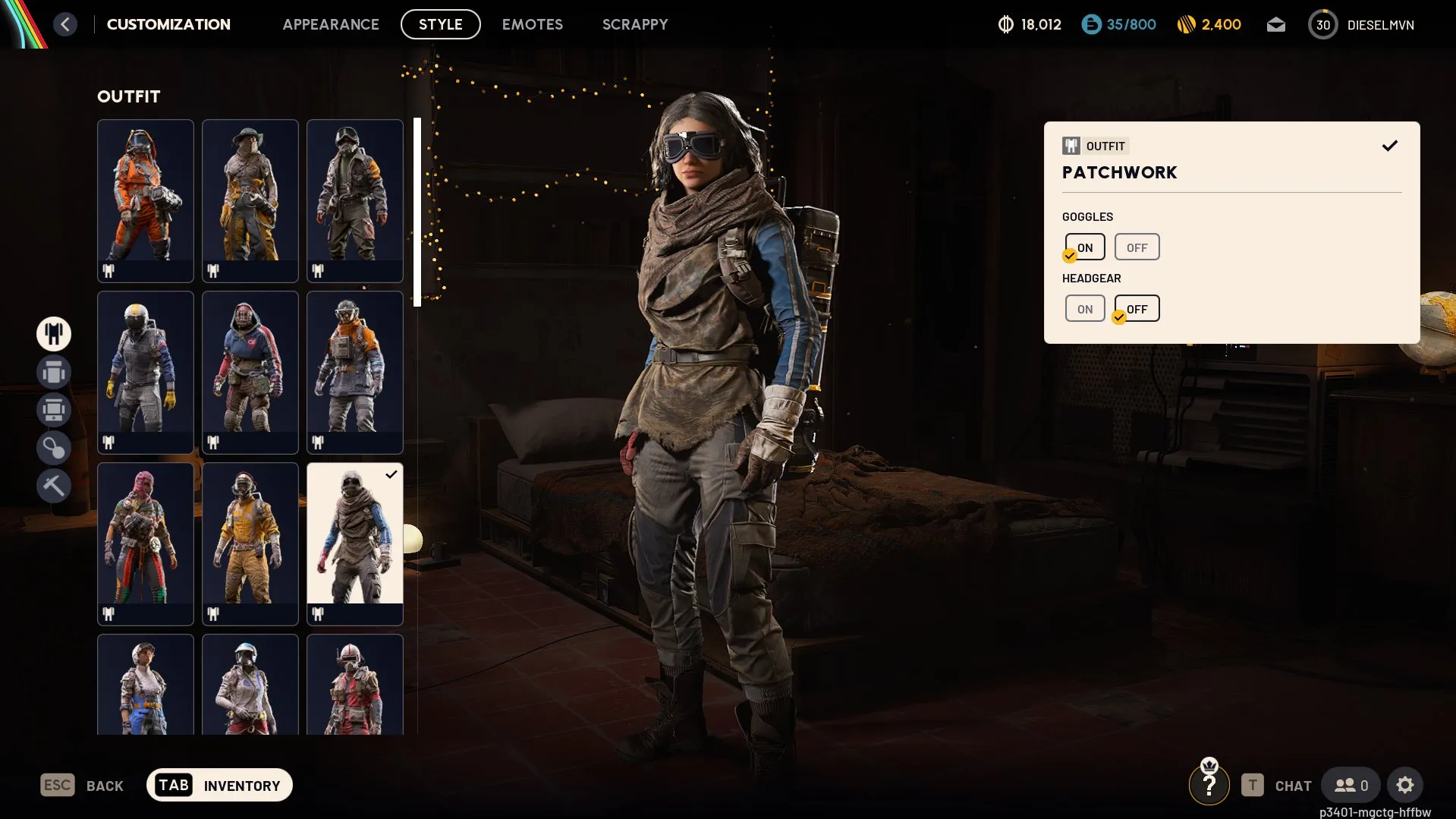The image size is (1456, 819).
Task: Open the backpack category icon
Action: (x=54, y=373)
